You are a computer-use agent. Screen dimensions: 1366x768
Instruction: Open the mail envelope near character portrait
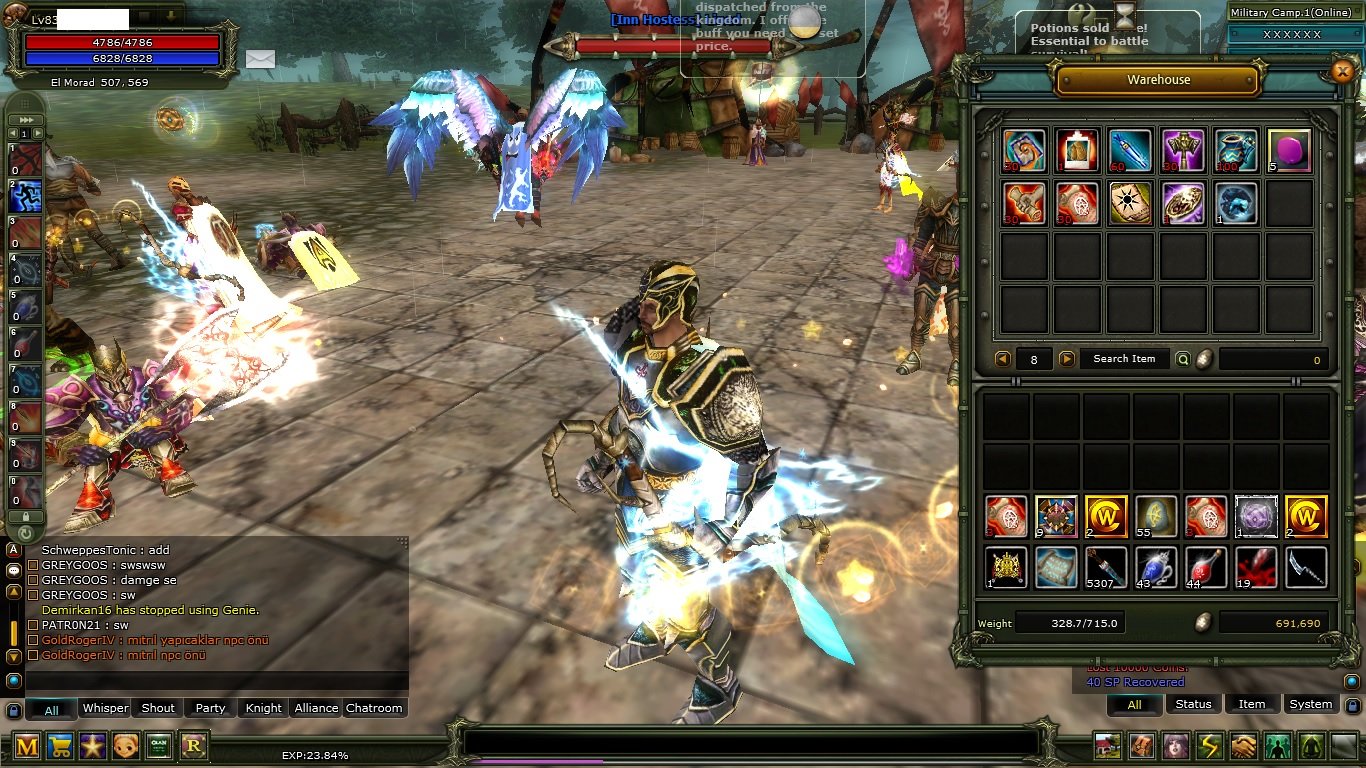(x=259, y=61)
